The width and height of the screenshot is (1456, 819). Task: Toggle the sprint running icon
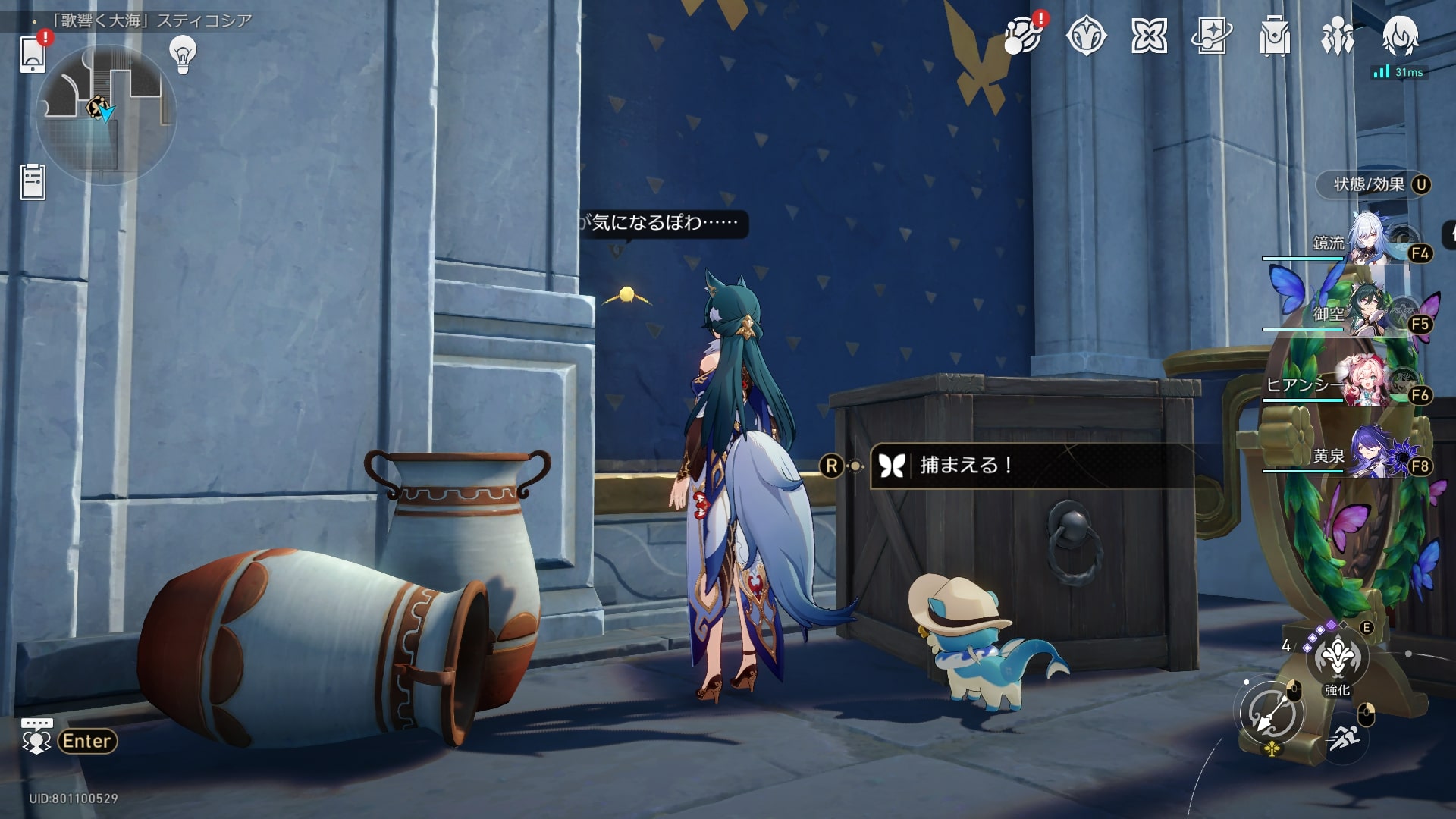1344,737
